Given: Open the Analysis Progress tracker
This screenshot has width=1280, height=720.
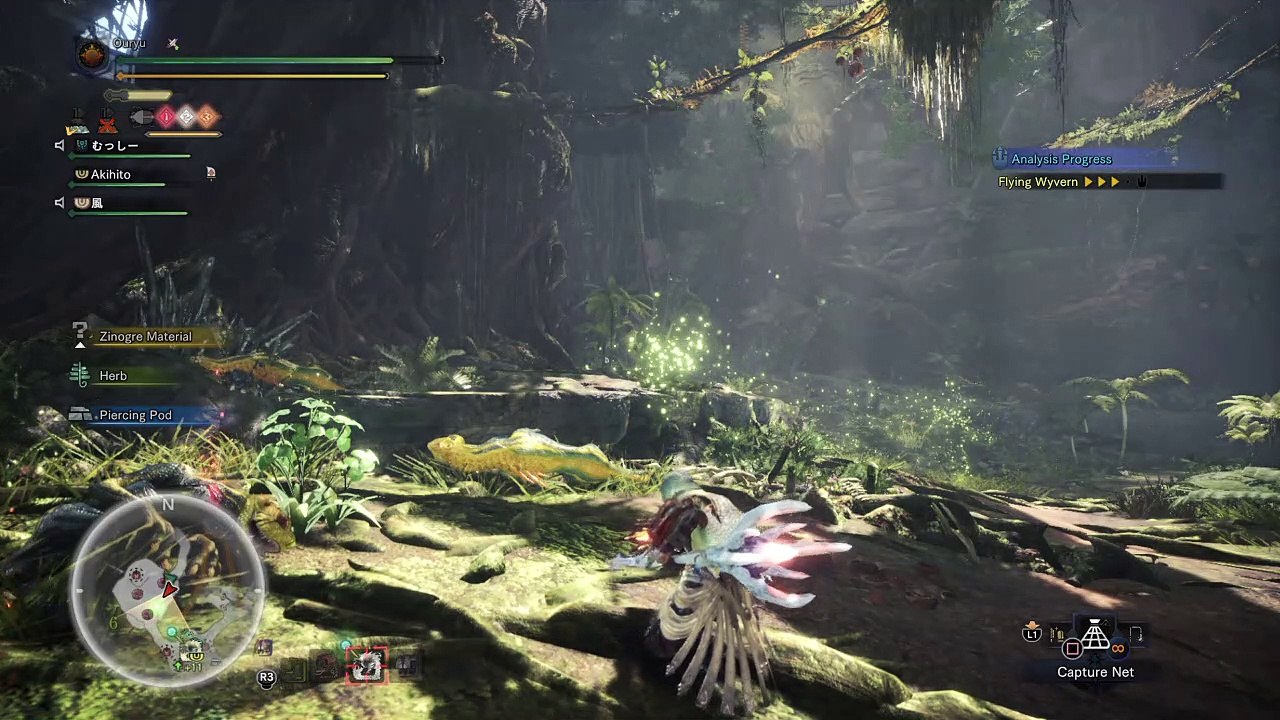Looking at the screenshot, I should click(x=1061, y=159).
